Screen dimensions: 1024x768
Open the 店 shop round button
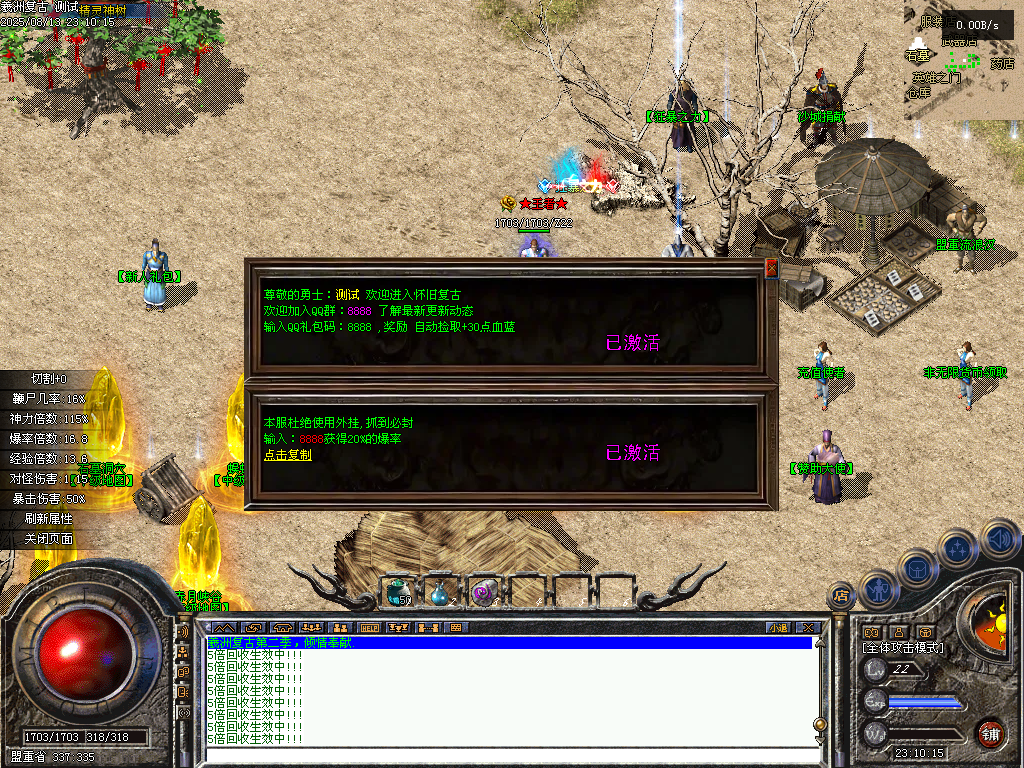(841, 597)
